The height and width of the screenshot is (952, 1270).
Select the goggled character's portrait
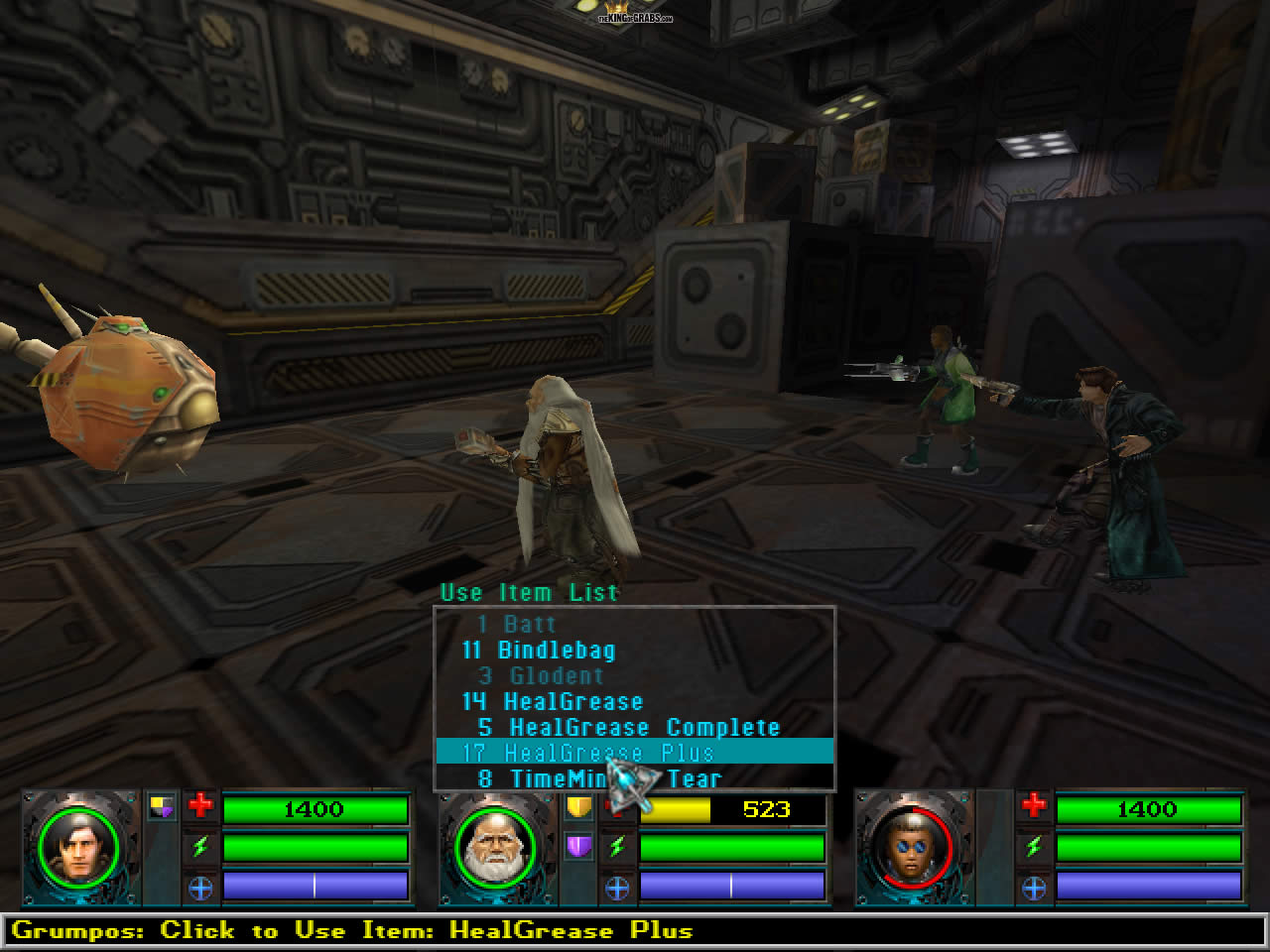[x=912, y=849]
